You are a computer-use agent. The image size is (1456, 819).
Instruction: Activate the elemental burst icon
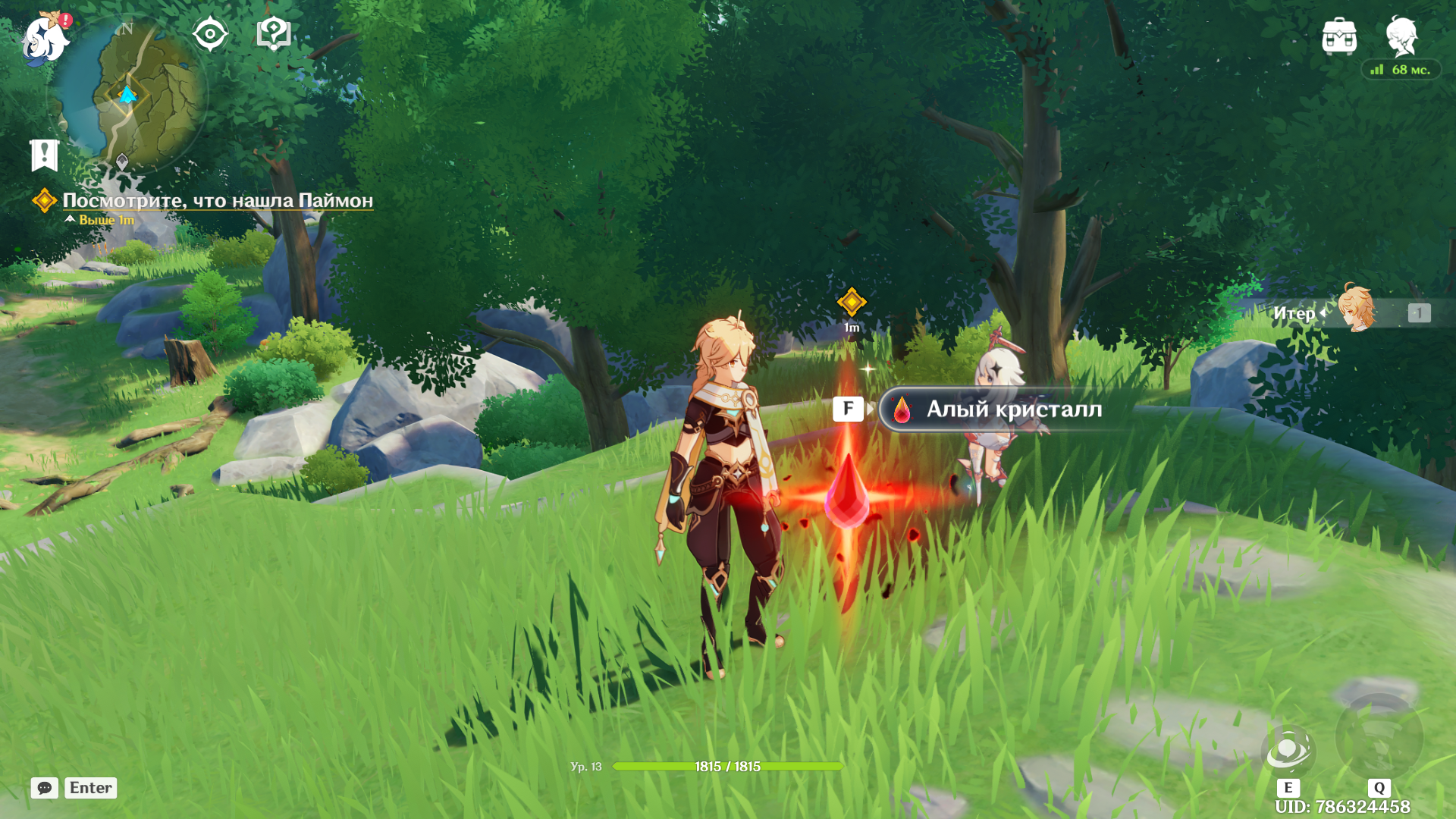pyautogui.click(x=1379, y=737)
